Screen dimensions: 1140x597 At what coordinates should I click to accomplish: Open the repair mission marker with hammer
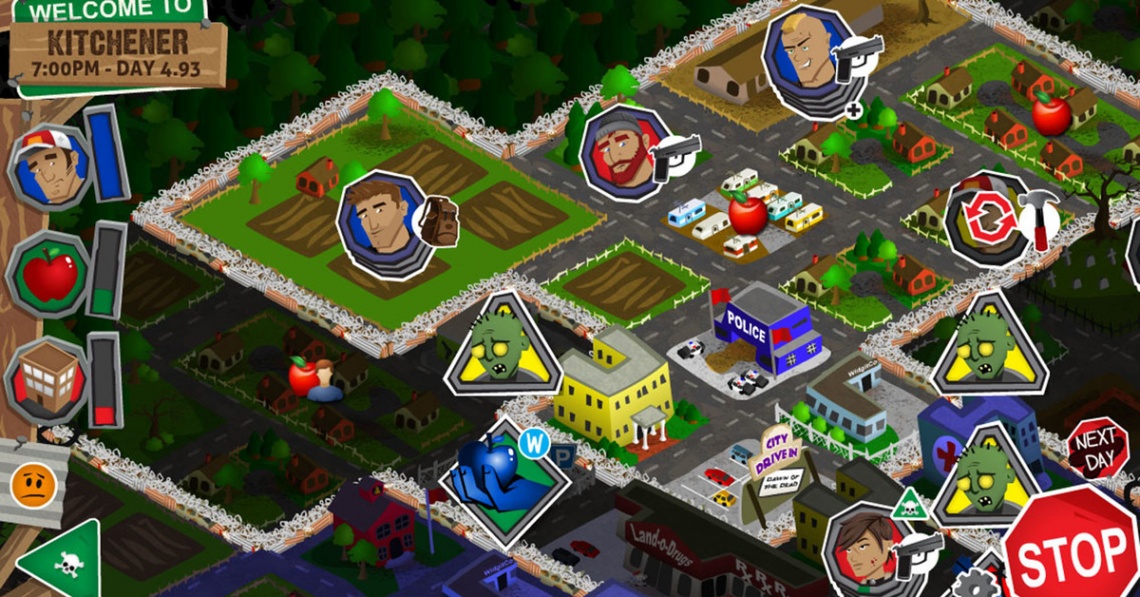(x=990, y=220)
